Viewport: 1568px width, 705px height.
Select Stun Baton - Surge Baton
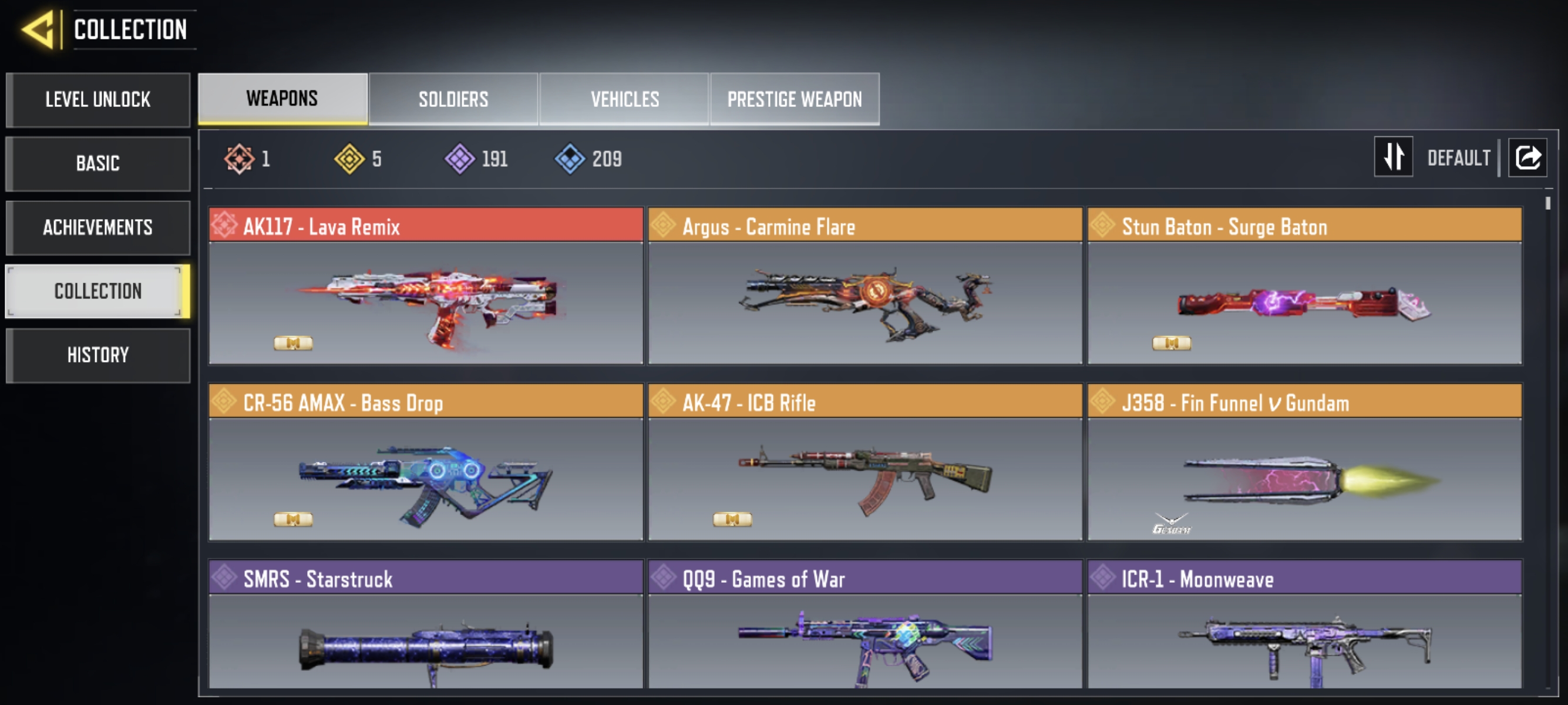point(1304,286)
